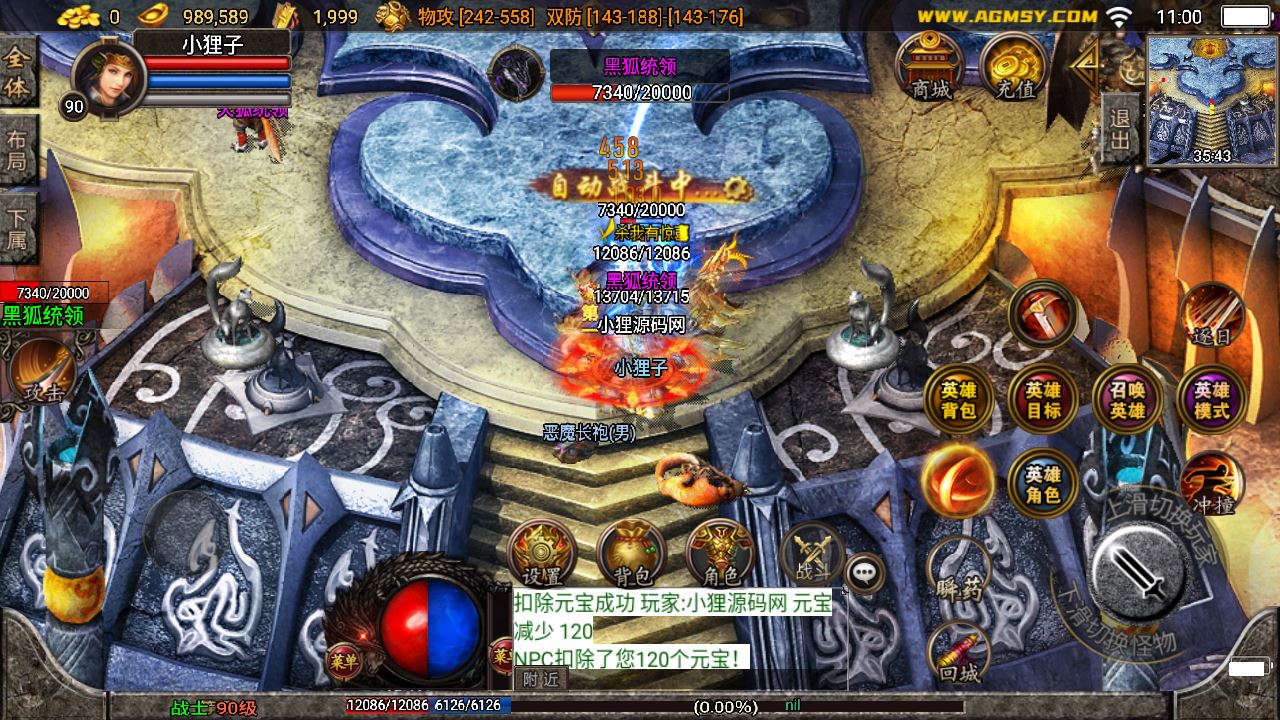
Task: Use the 回城 return-to-town scroll
Action: [x=958, y=655]
